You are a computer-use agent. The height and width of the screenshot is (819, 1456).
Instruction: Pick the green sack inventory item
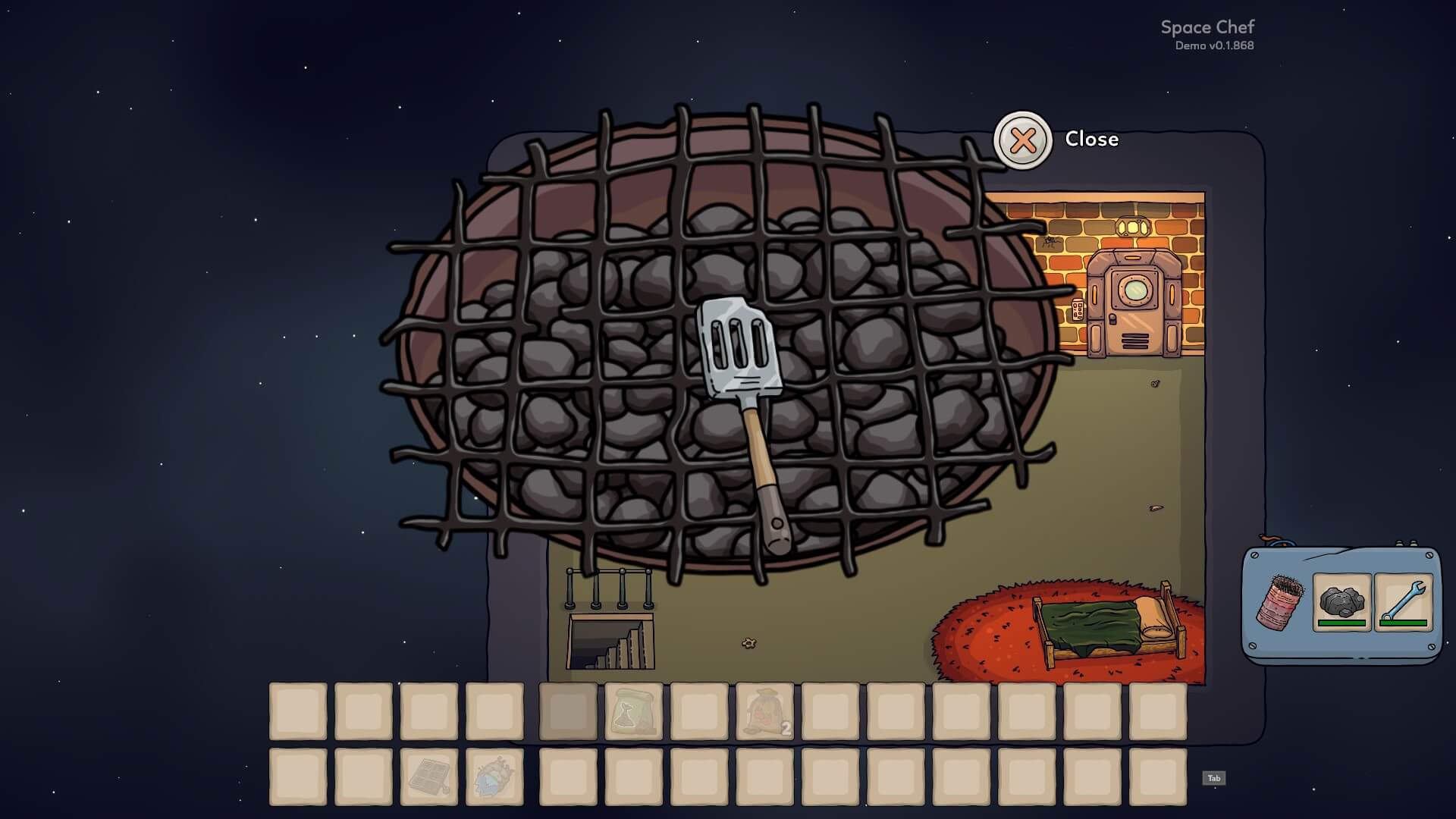[633, 711]
